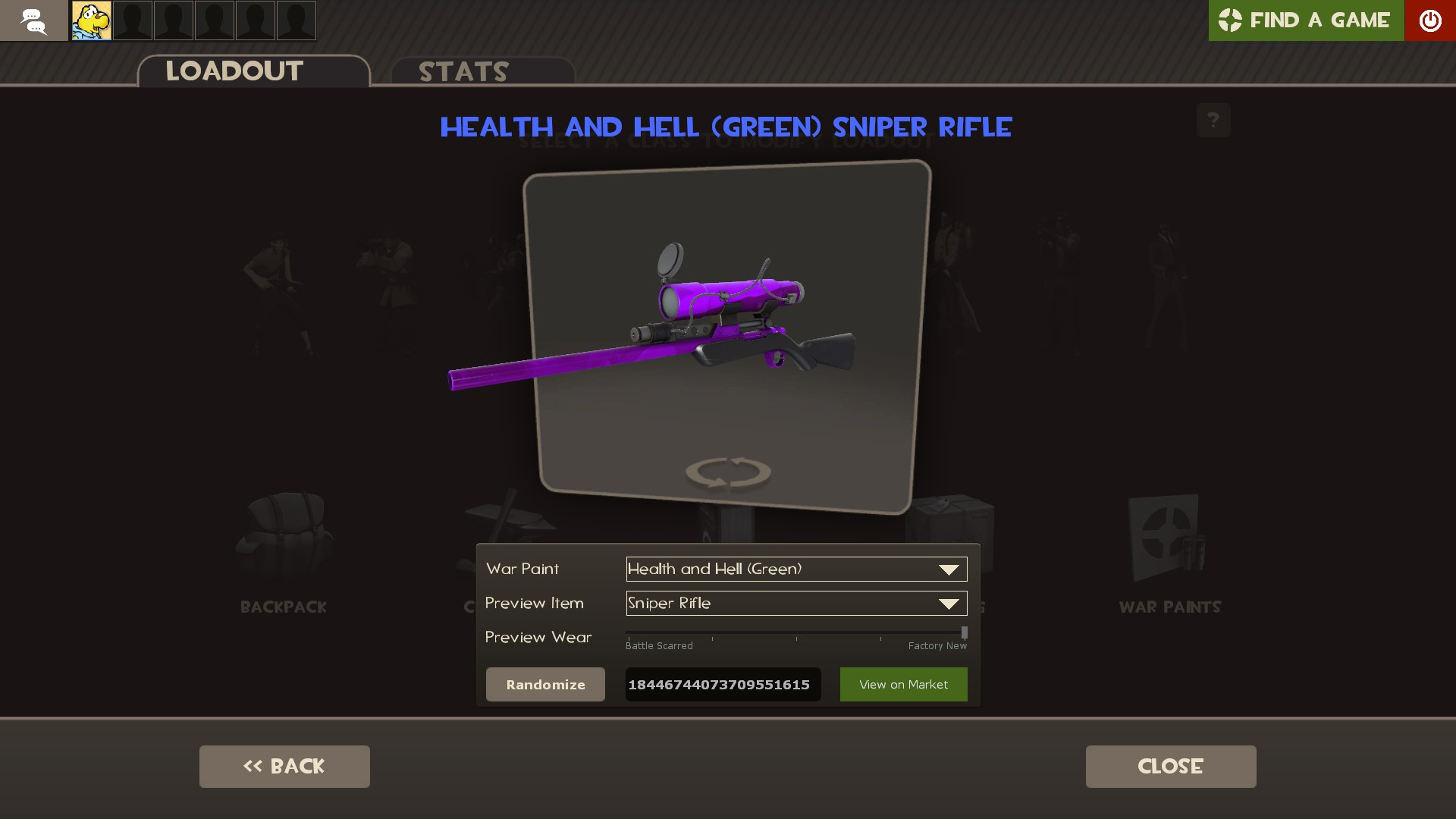Click the red power quit icon
The height and width of the screenshot is (819, 1456).
click(x=1431, y=20)
